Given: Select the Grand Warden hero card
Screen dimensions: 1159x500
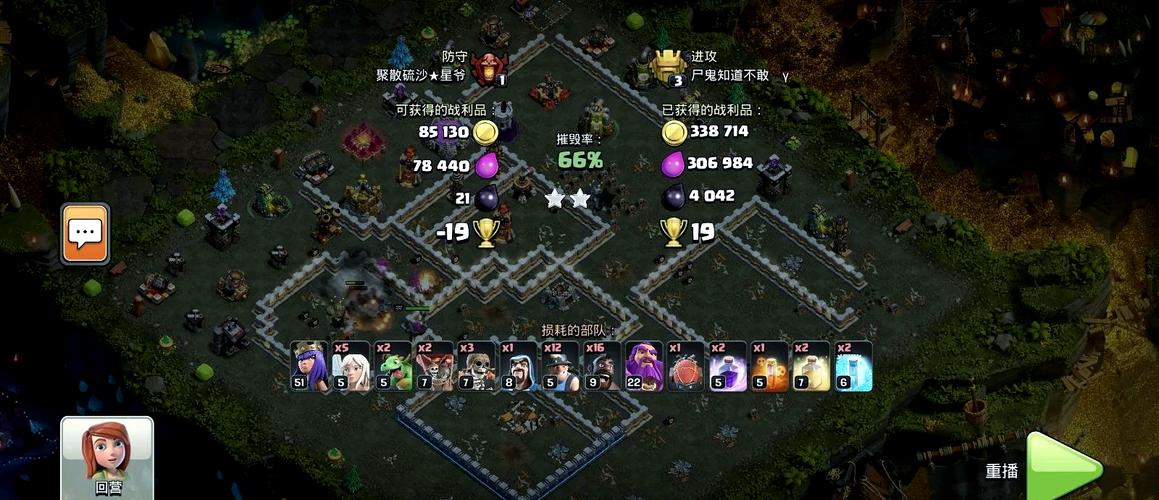Looking at the screenshot, I should 644,366.
